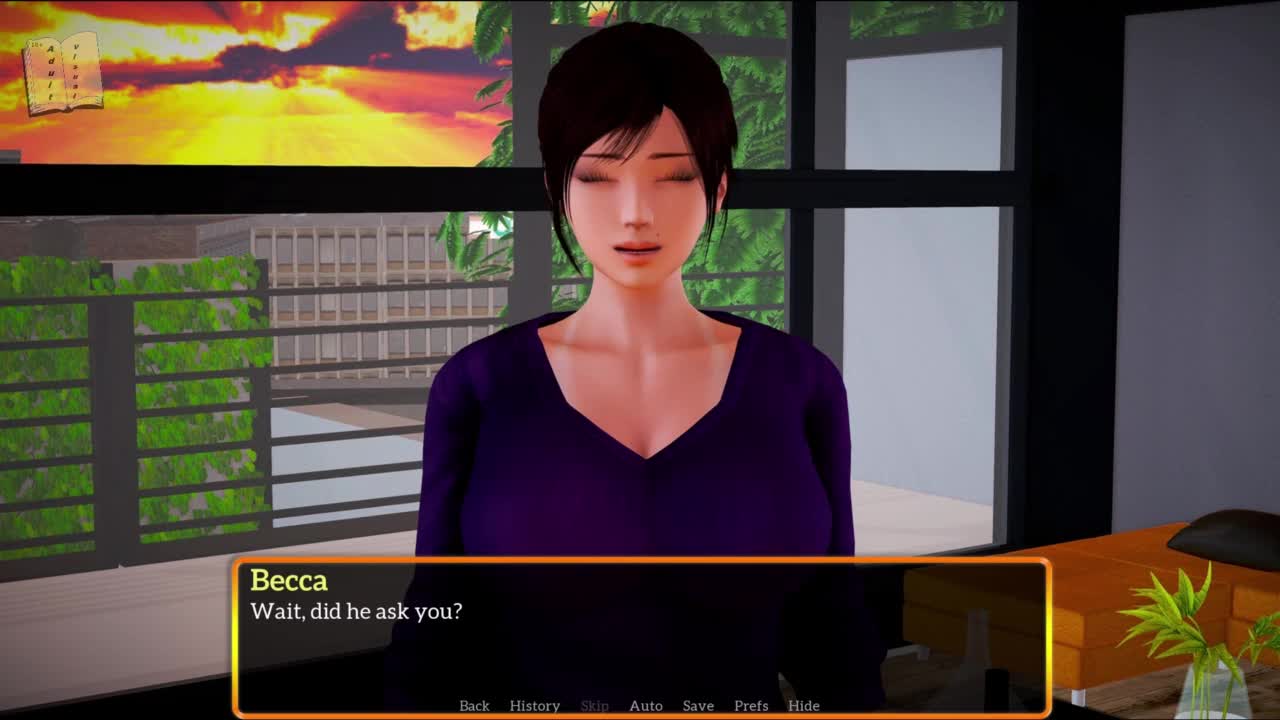Viewport: 1280px width, 720px height.
Task: Open the dialogue History log
Action: coord(534,705)
